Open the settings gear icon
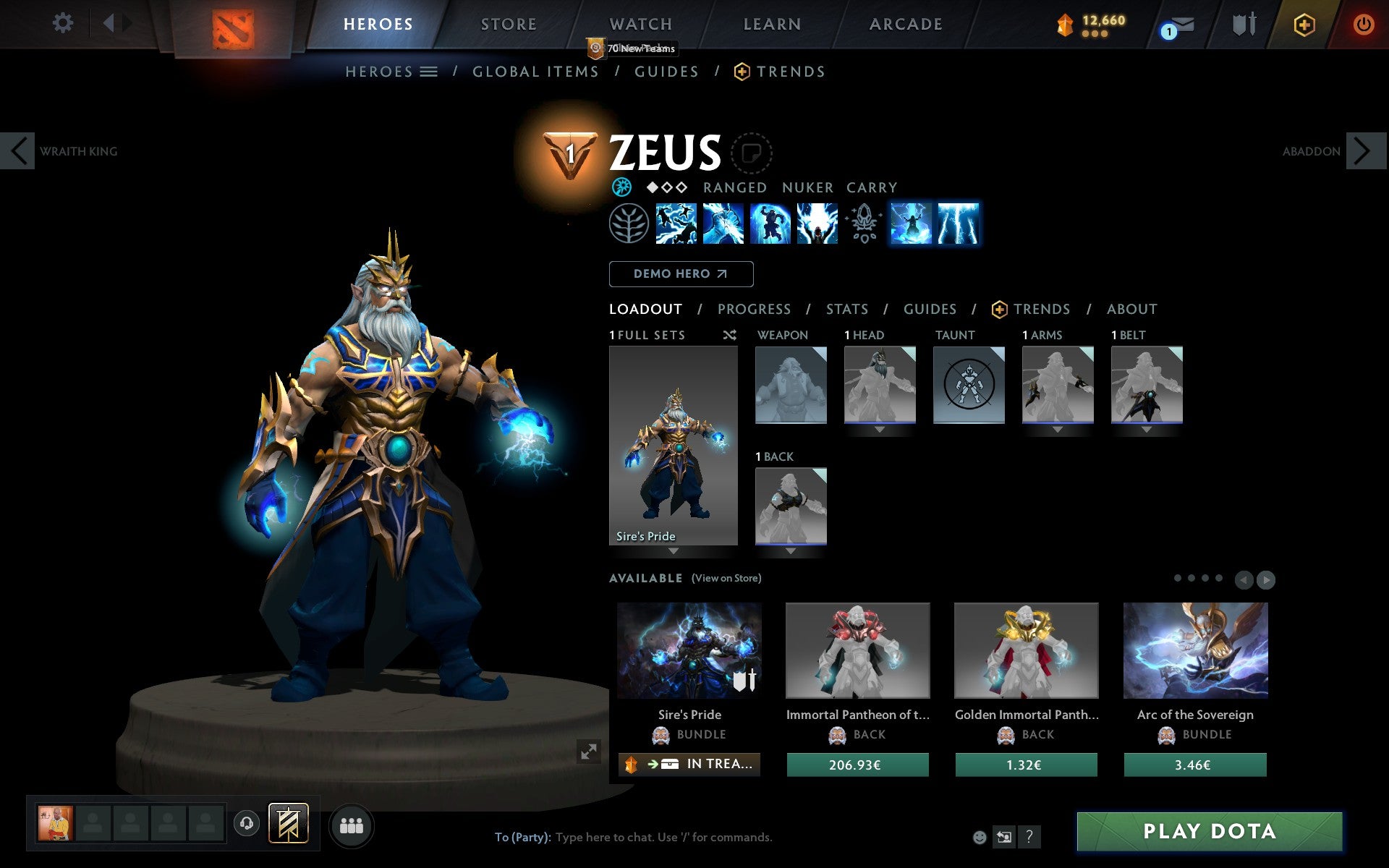This screenshot has height=868, width=1389. click(64, 23)
